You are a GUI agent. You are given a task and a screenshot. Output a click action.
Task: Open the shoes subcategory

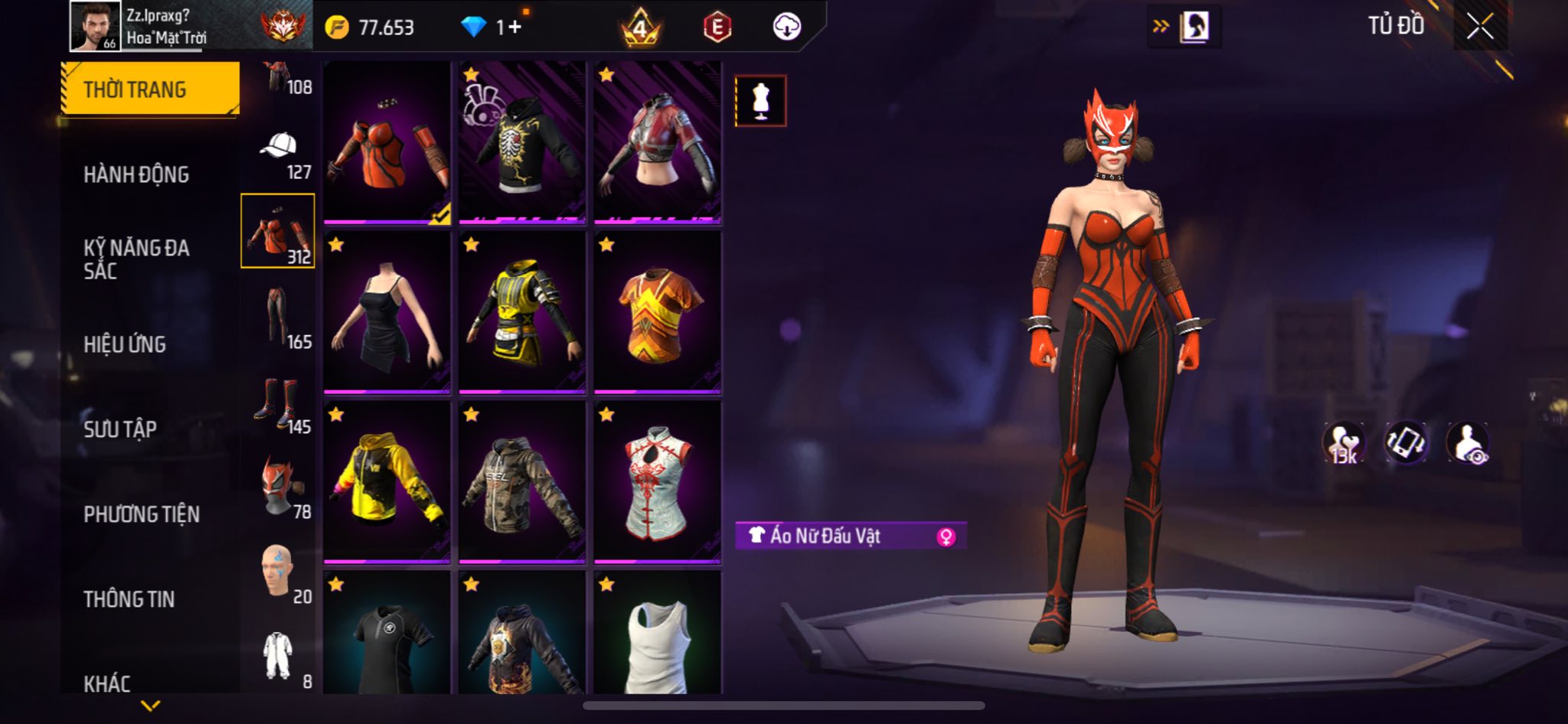[x=279, y=403]
